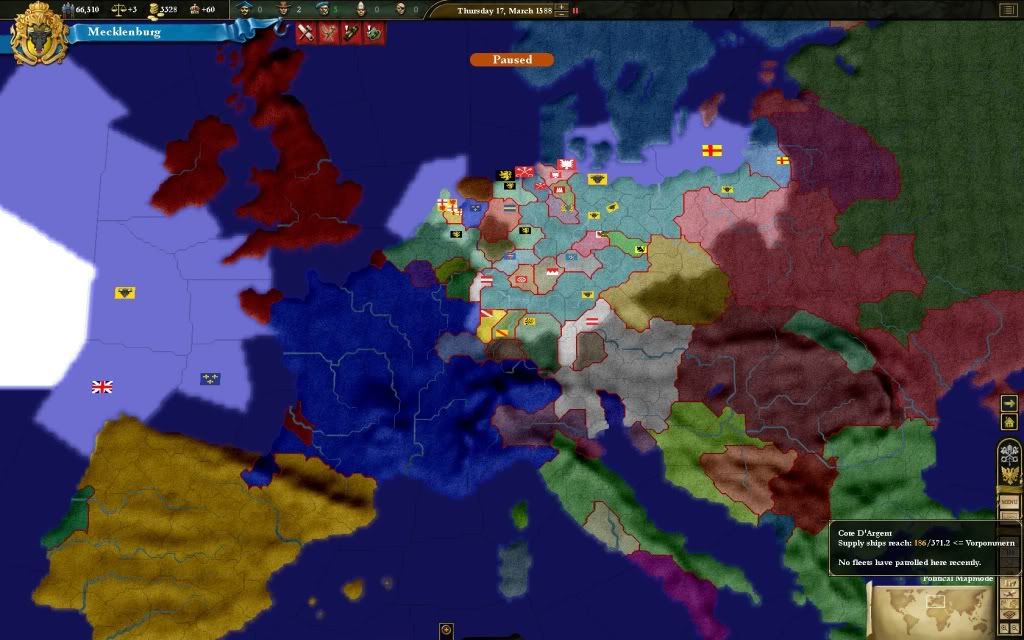
Task: Open the Holy Roman Empire eagle icon
Action: [x=1008, y=475]
